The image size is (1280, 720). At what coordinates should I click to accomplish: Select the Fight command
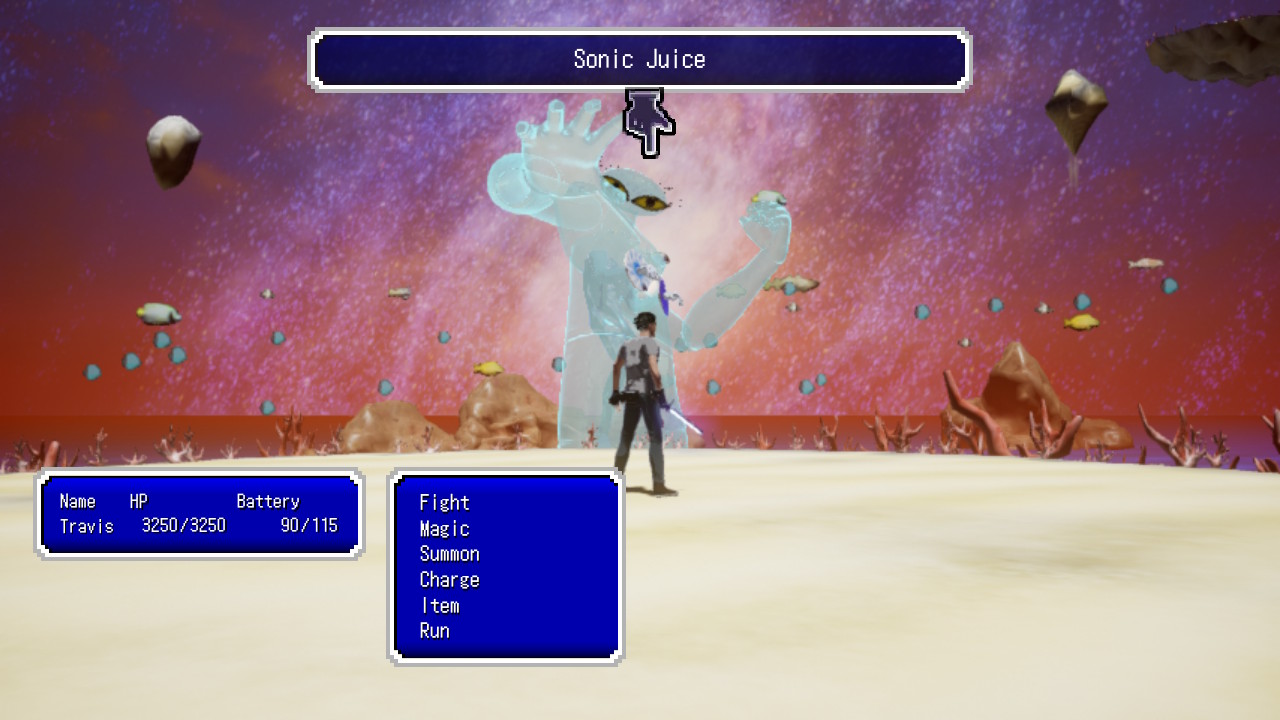(445, 503)
